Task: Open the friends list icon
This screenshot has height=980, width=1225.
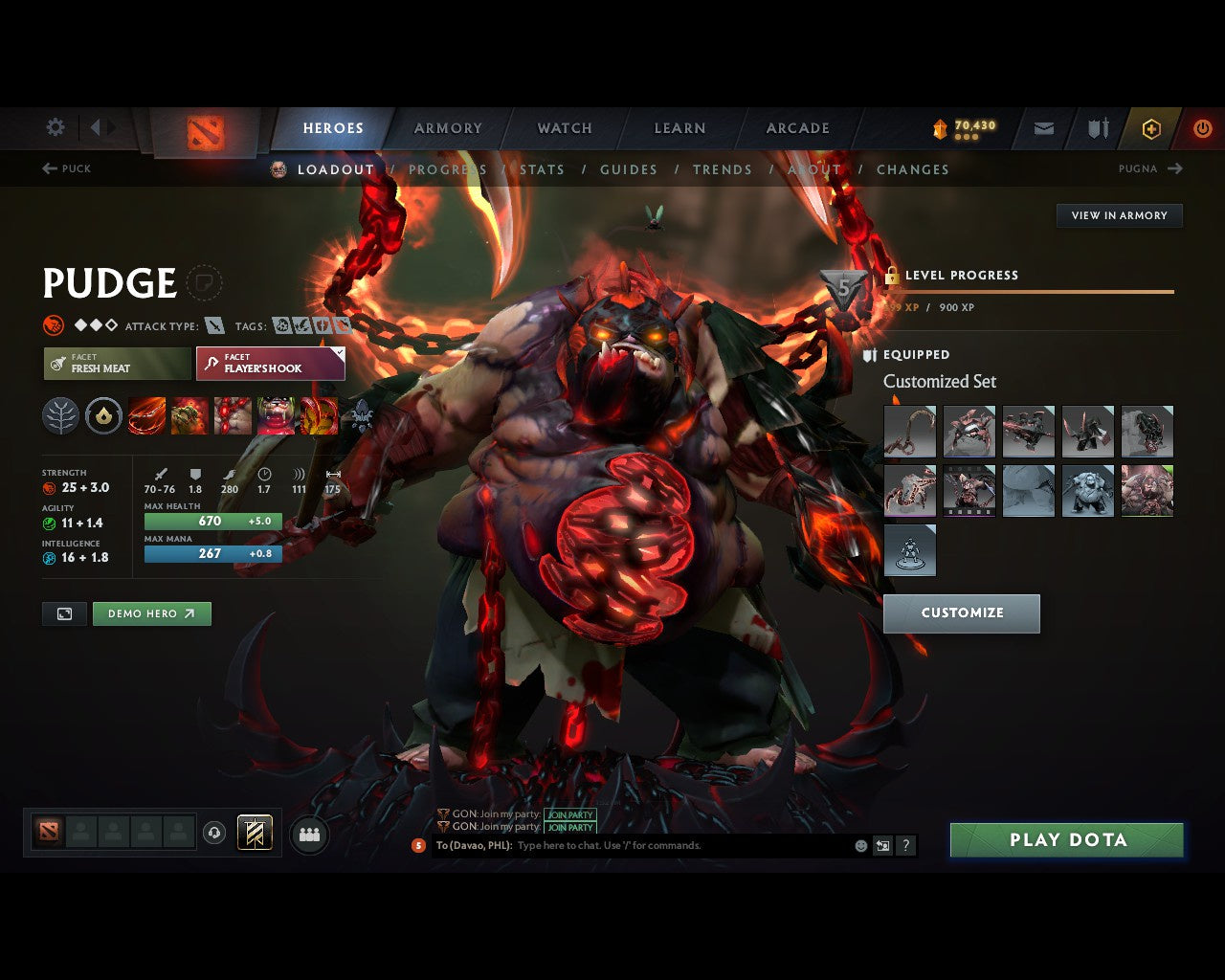Action: pos(308,834)
